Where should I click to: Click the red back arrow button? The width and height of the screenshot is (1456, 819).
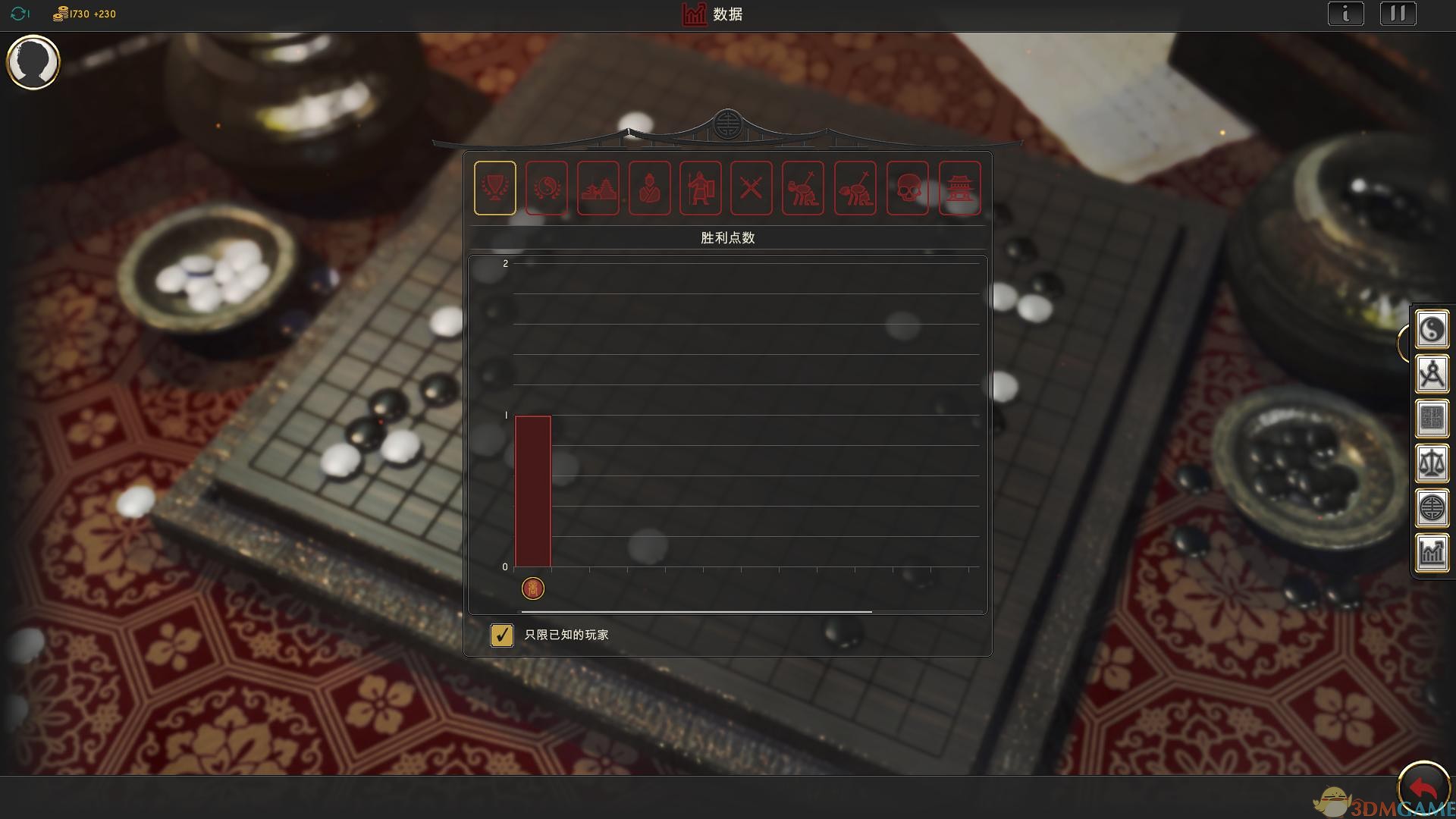click(1423, 789)
